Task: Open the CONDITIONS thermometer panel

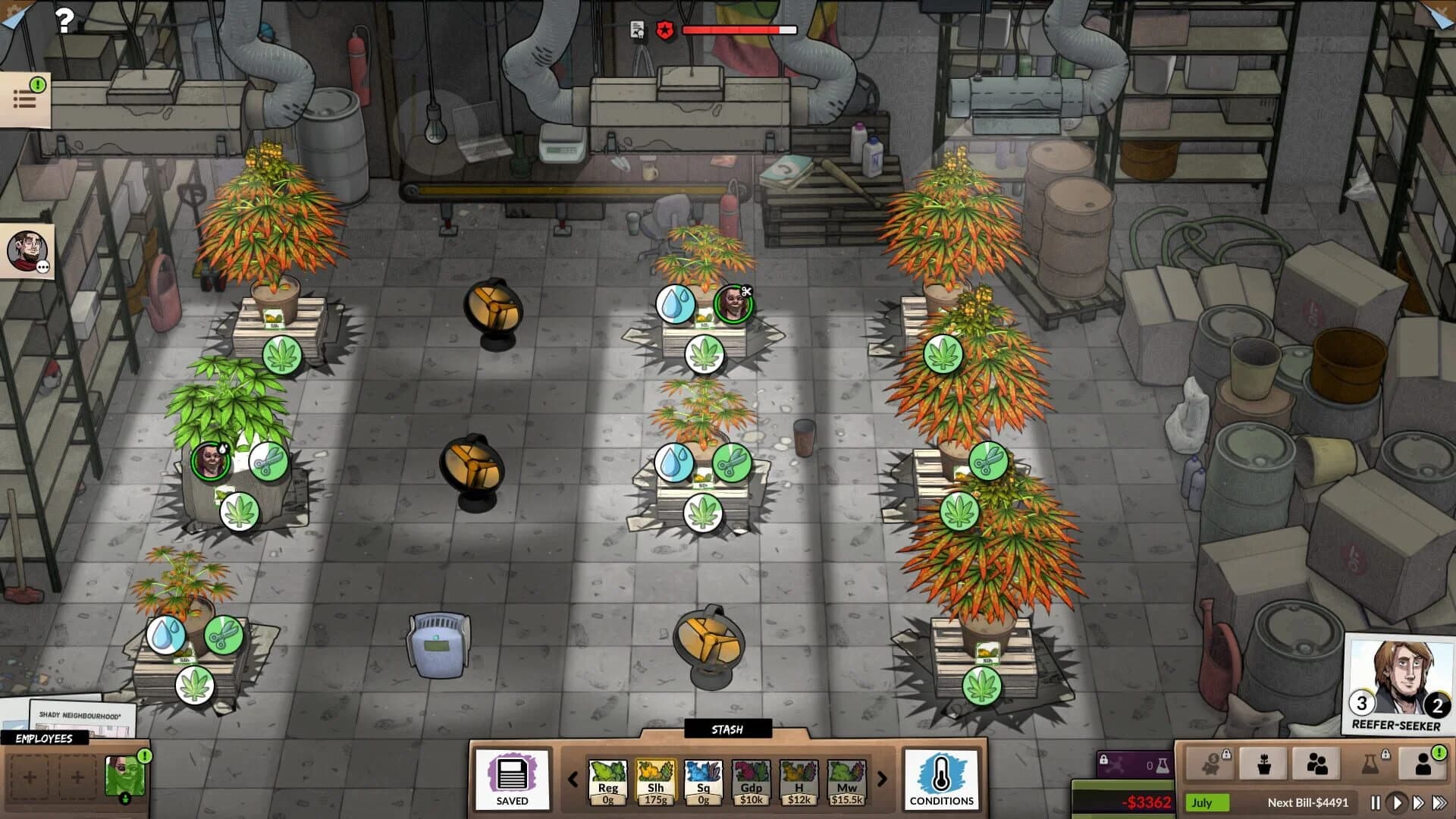Action: point(942,781)
